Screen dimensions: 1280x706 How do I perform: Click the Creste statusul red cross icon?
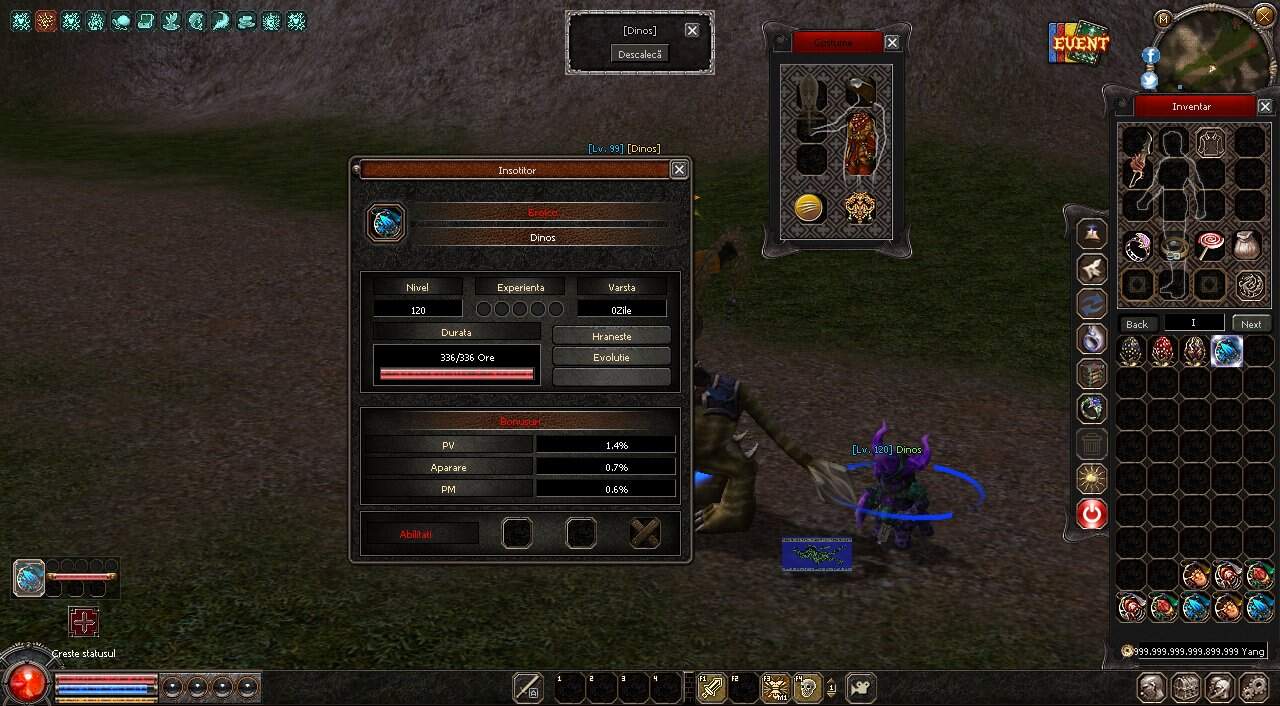click(x=84, y=623)
